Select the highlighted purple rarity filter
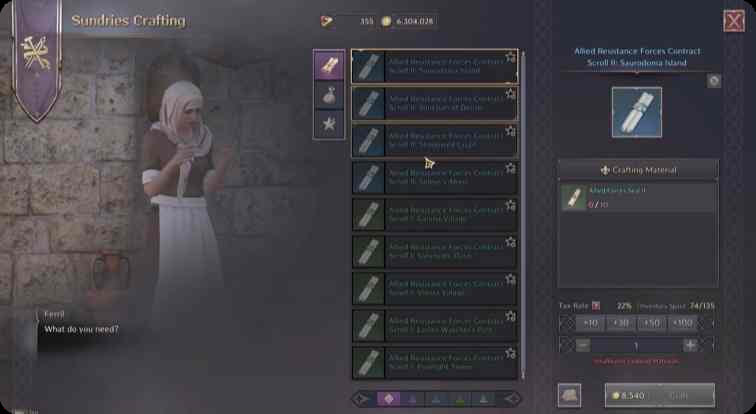 pyautogui.click(x=389, y=398)
